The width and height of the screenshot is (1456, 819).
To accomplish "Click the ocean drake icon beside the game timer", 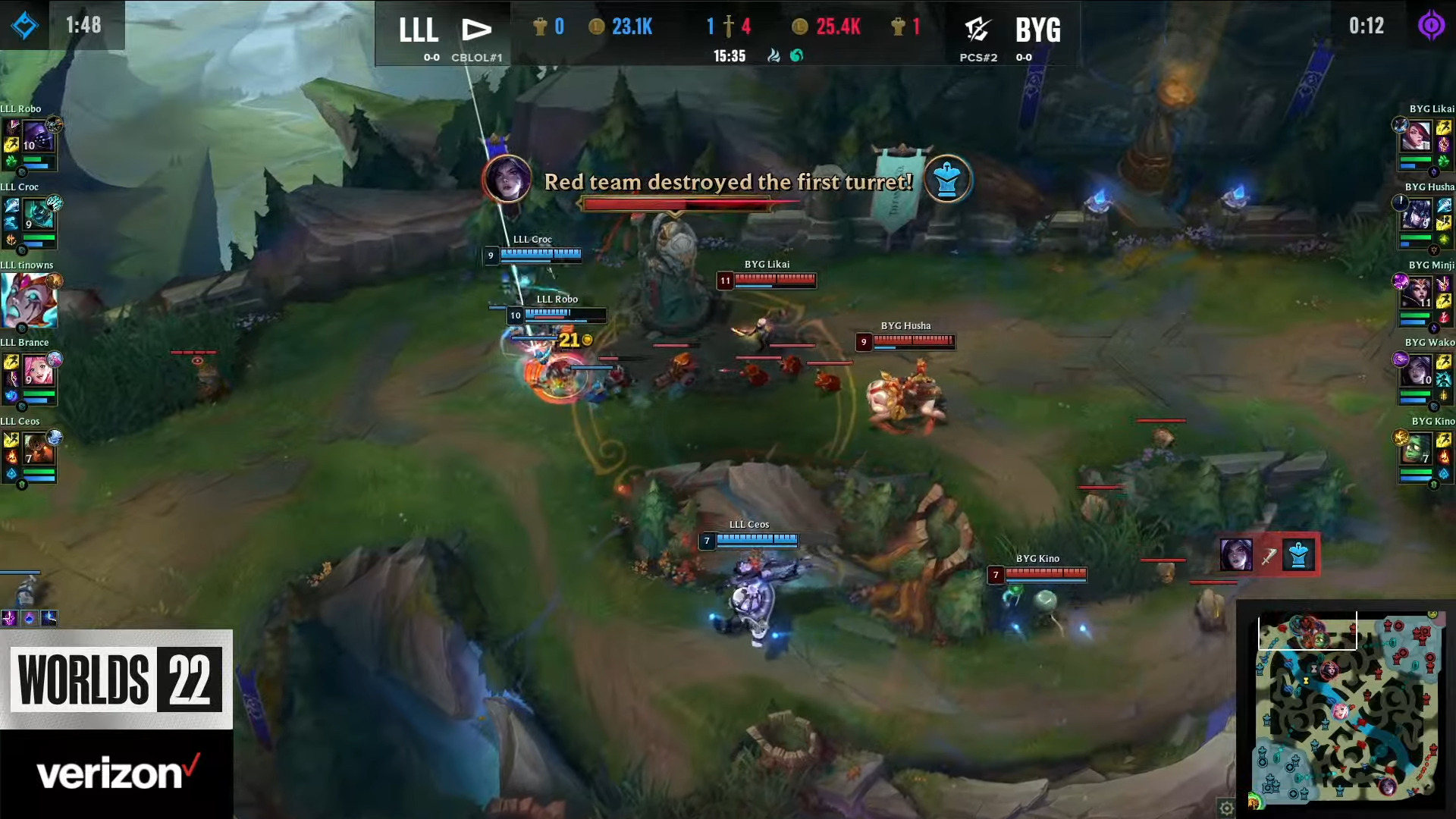I will coord(796,56).
